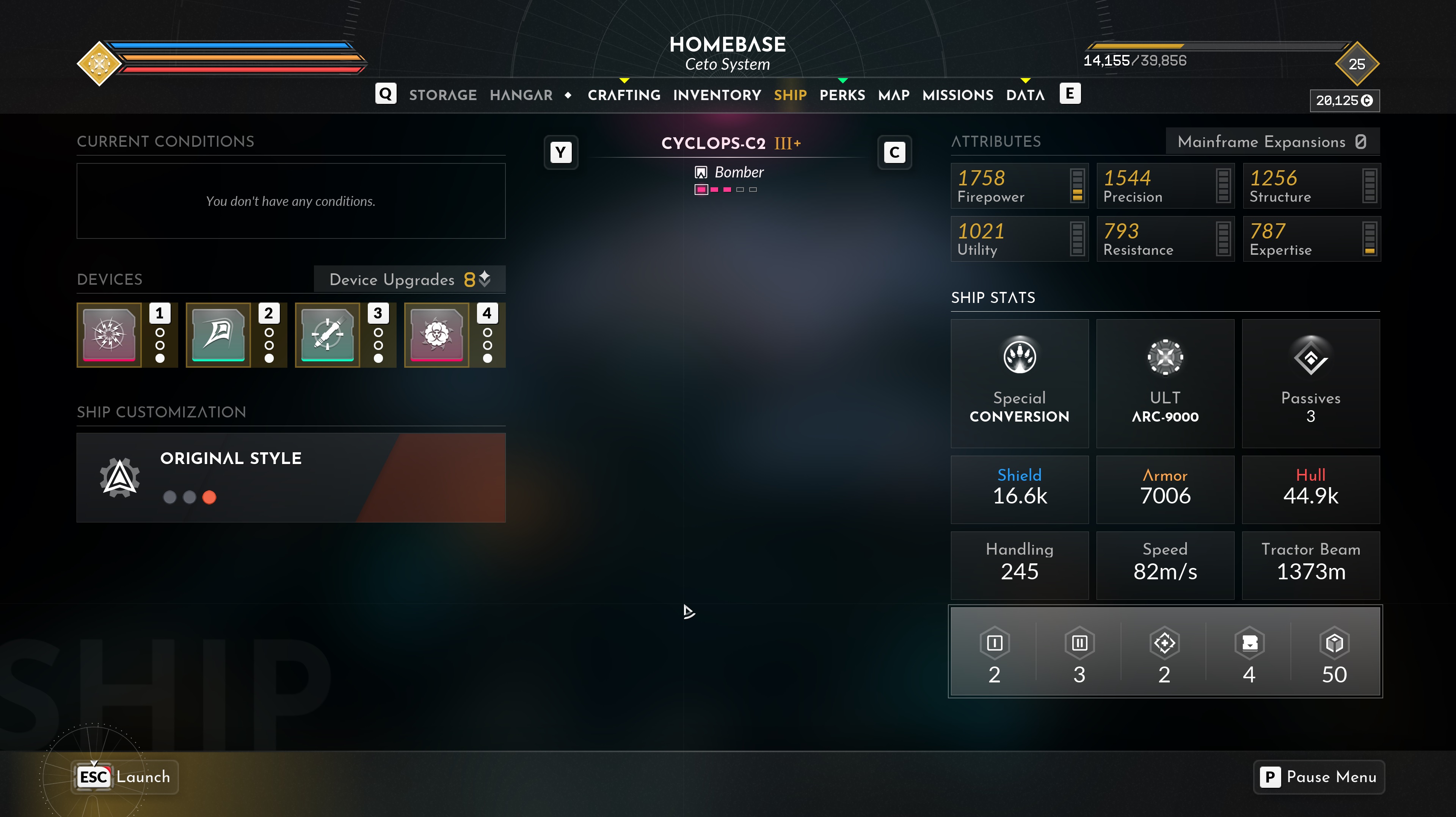Open the Passives tile
Viewport: 1456px width, 817px height.
click(x=1310, y=383)
